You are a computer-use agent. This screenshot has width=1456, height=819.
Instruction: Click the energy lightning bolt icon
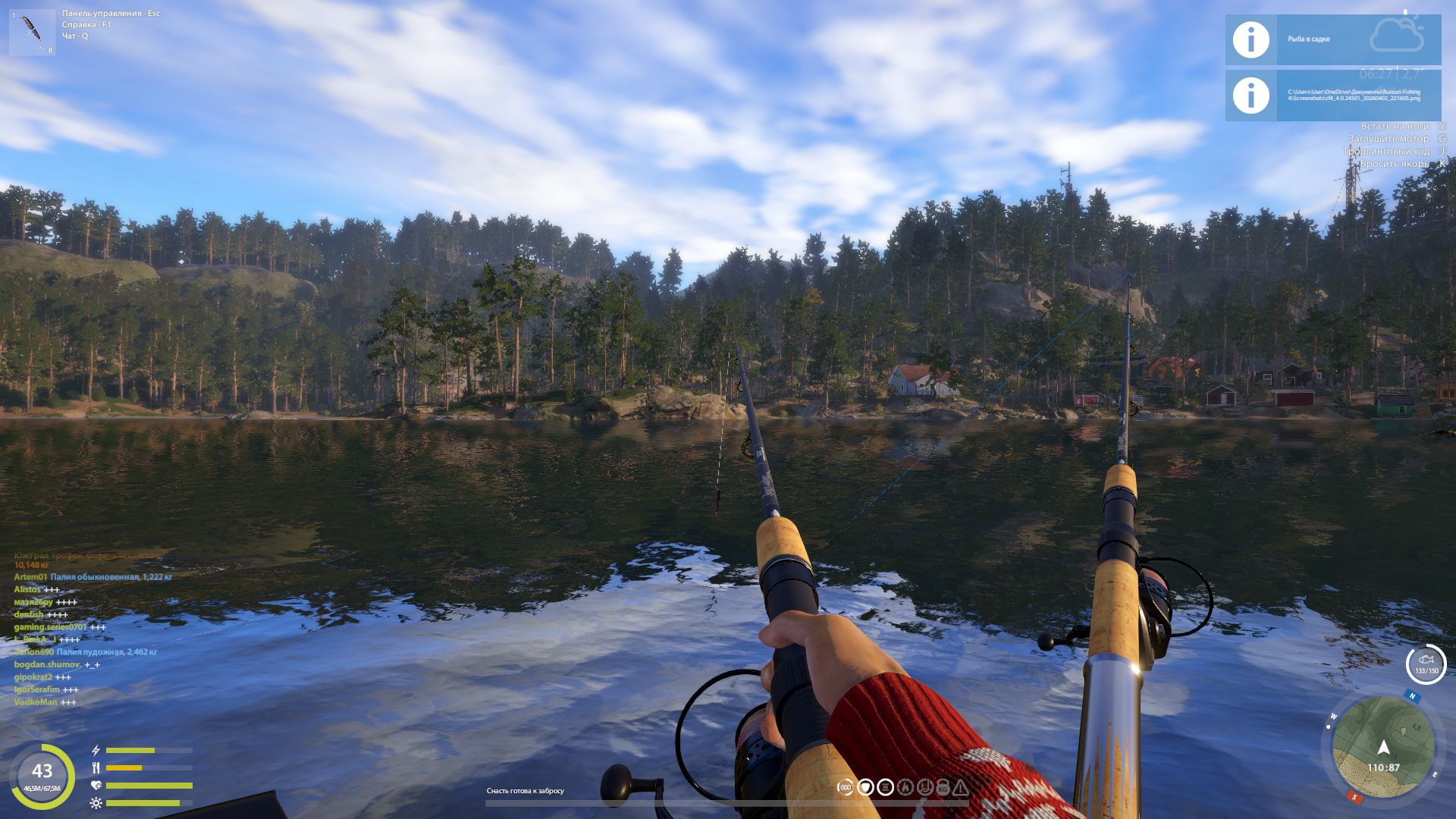coord(96,750)
